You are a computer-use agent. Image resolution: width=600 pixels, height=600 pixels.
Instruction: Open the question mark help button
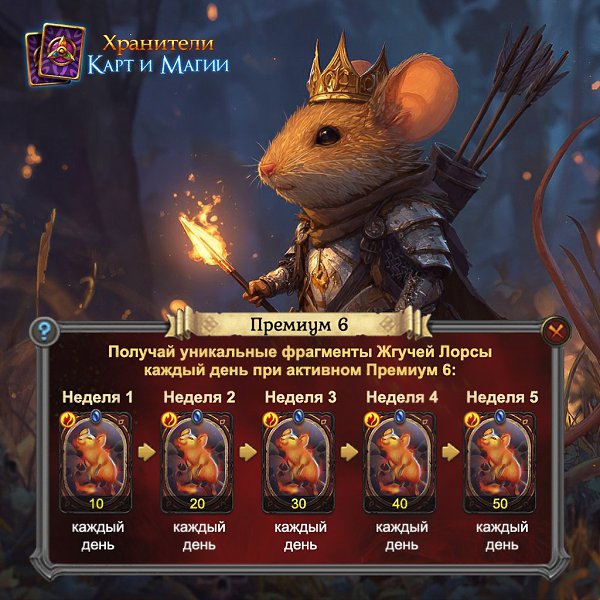42,331
